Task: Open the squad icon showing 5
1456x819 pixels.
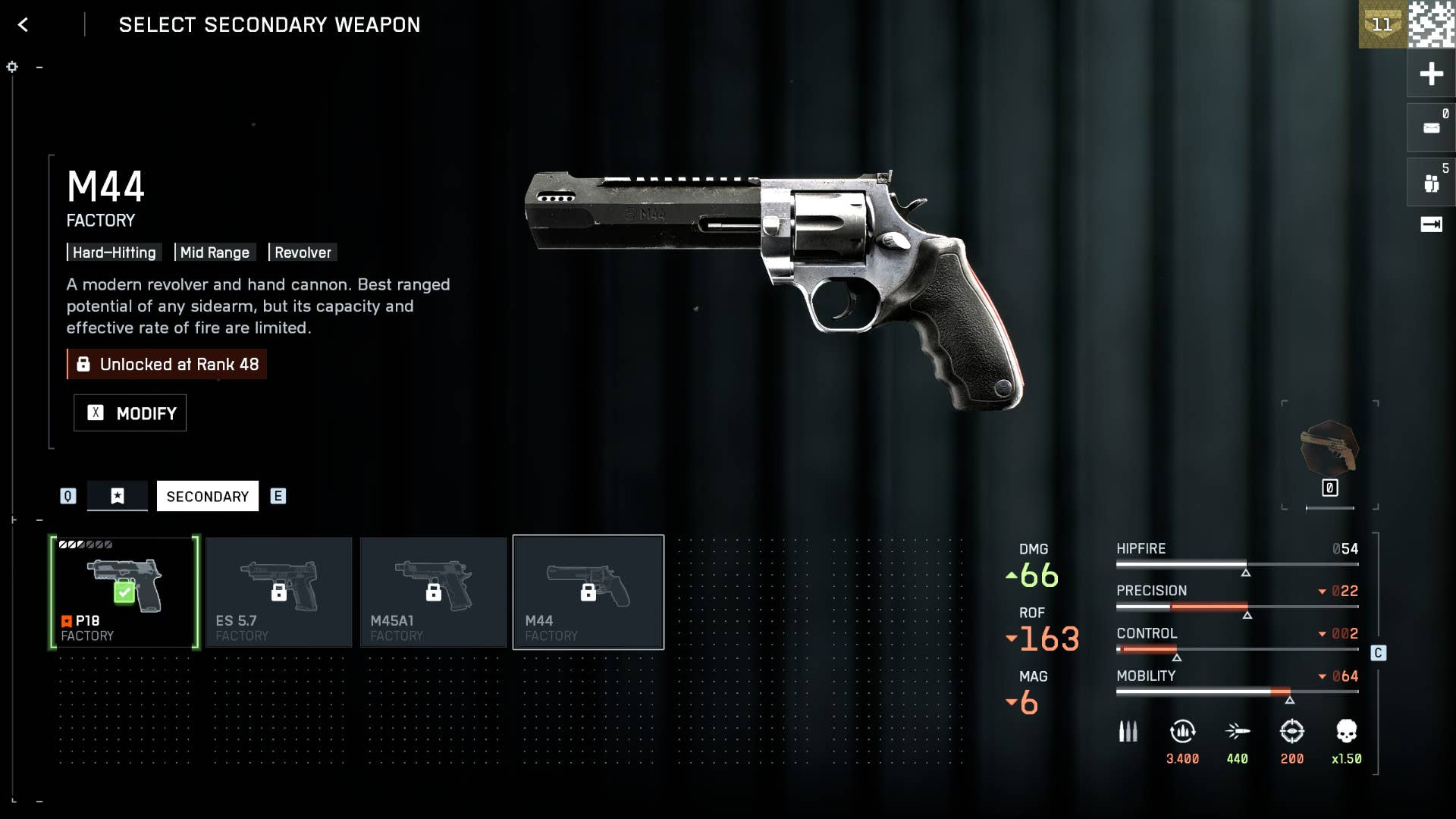Action: click(1431, 183)
